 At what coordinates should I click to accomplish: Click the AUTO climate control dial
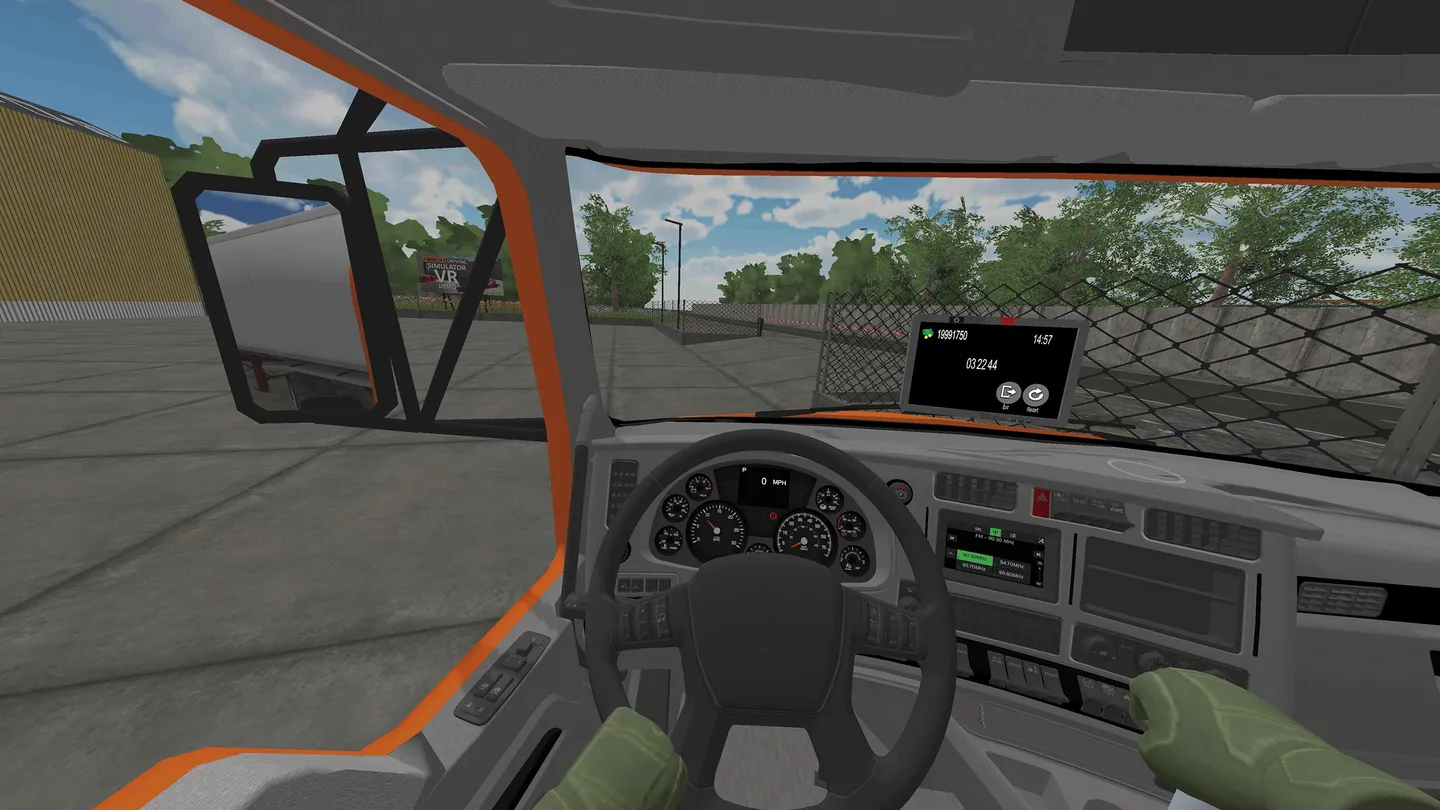[x=1152, y=660]
